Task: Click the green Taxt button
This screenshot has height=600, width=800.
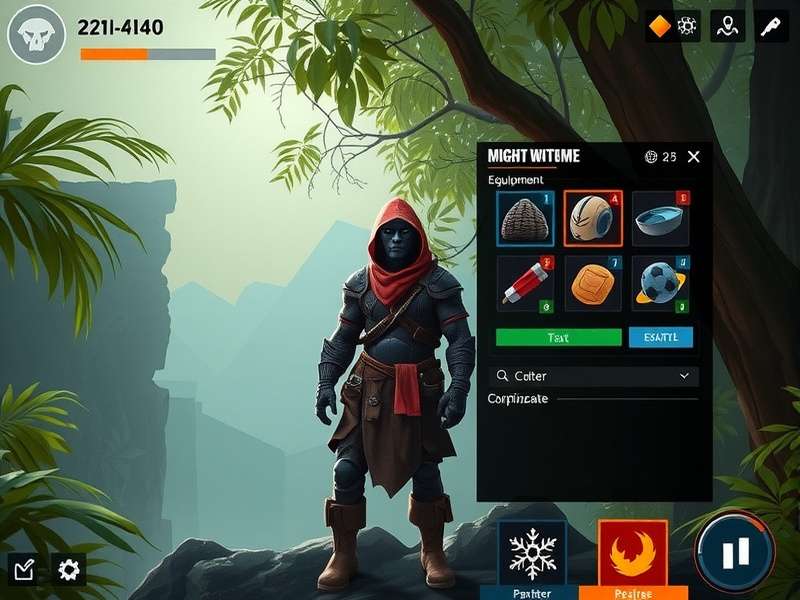Action: tap(559, 337)
